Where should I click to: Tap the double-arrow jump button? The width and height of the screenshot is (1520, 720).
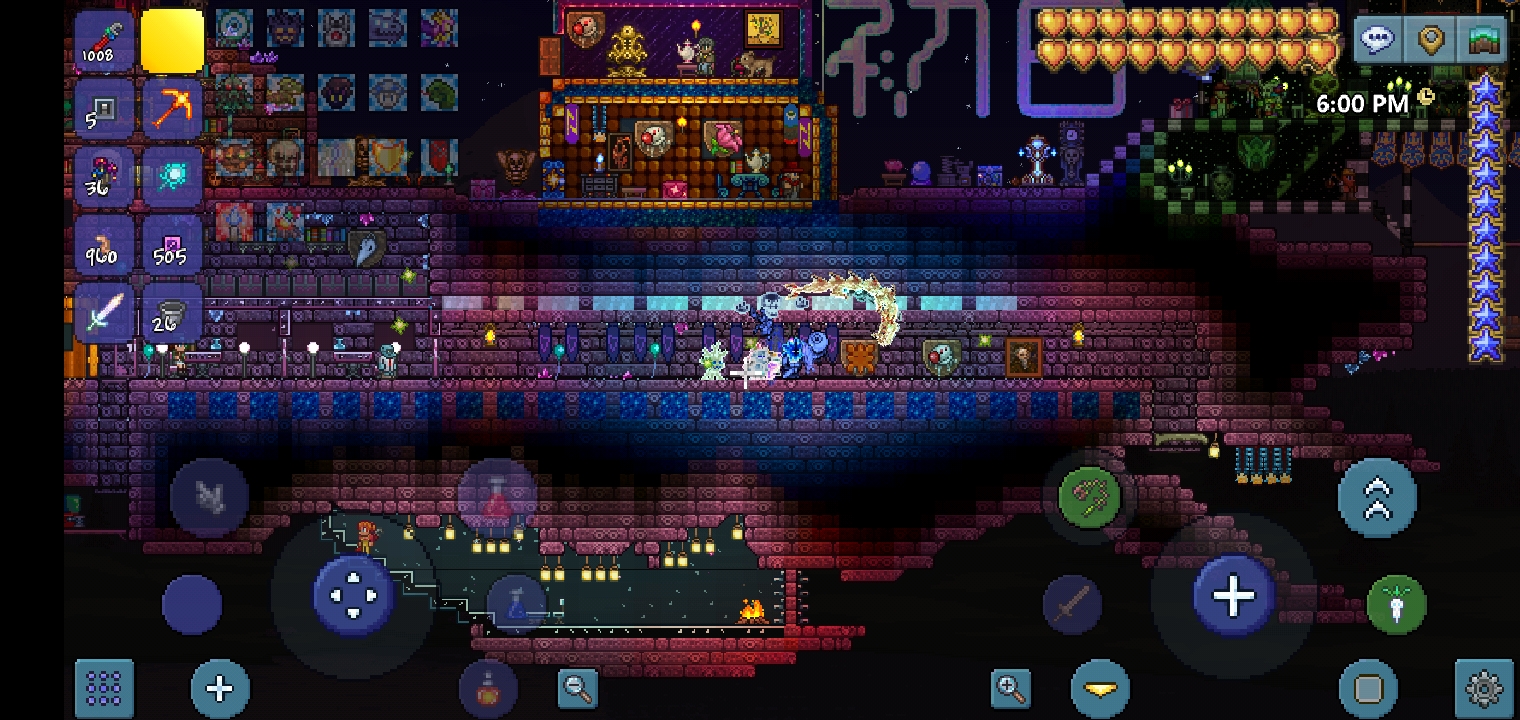[x=1377, y=497]
